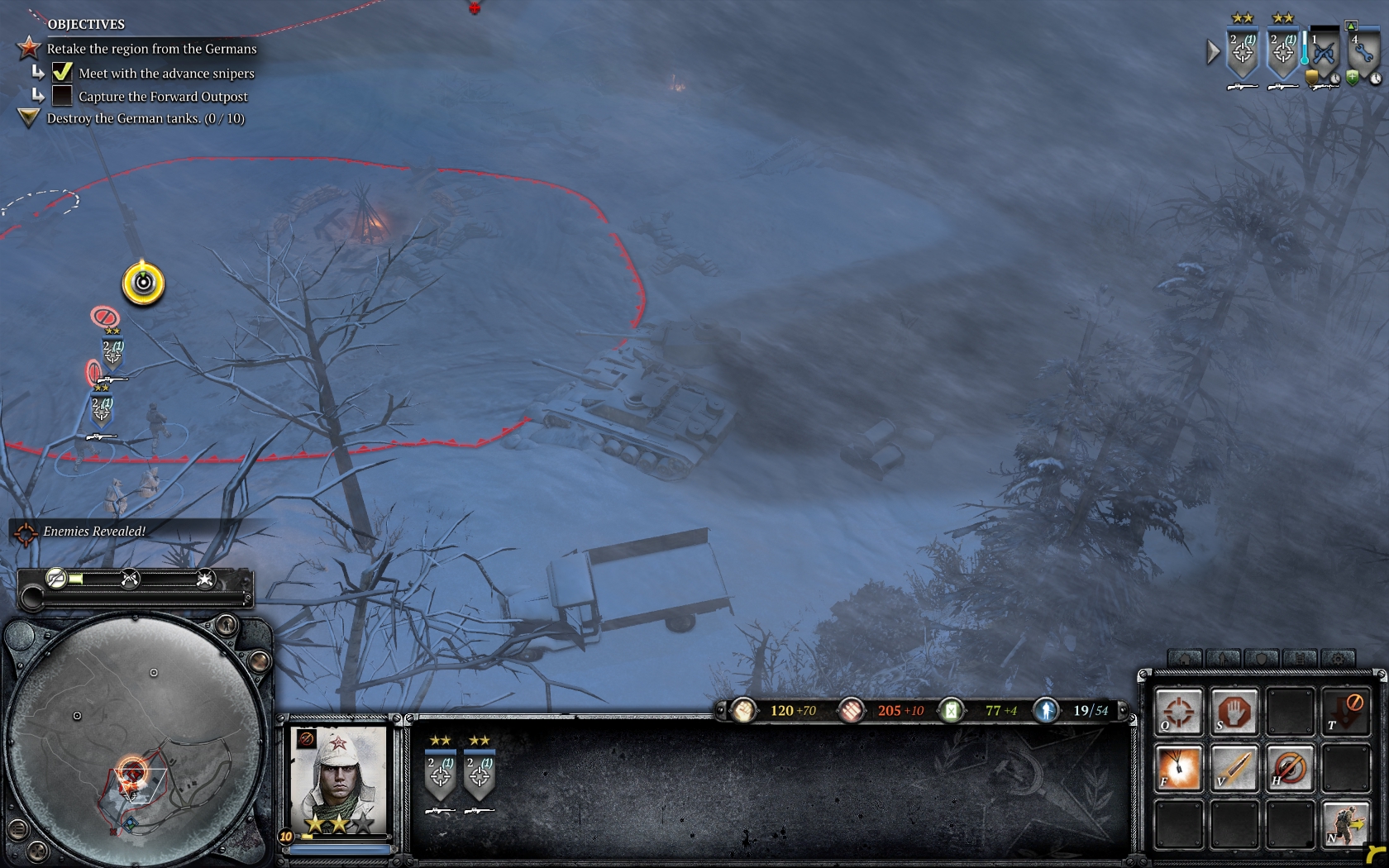Click the Capture the Forward Outpost objective
The height and width of the screenshot is (868, 1389).
[x=163, y=96]
